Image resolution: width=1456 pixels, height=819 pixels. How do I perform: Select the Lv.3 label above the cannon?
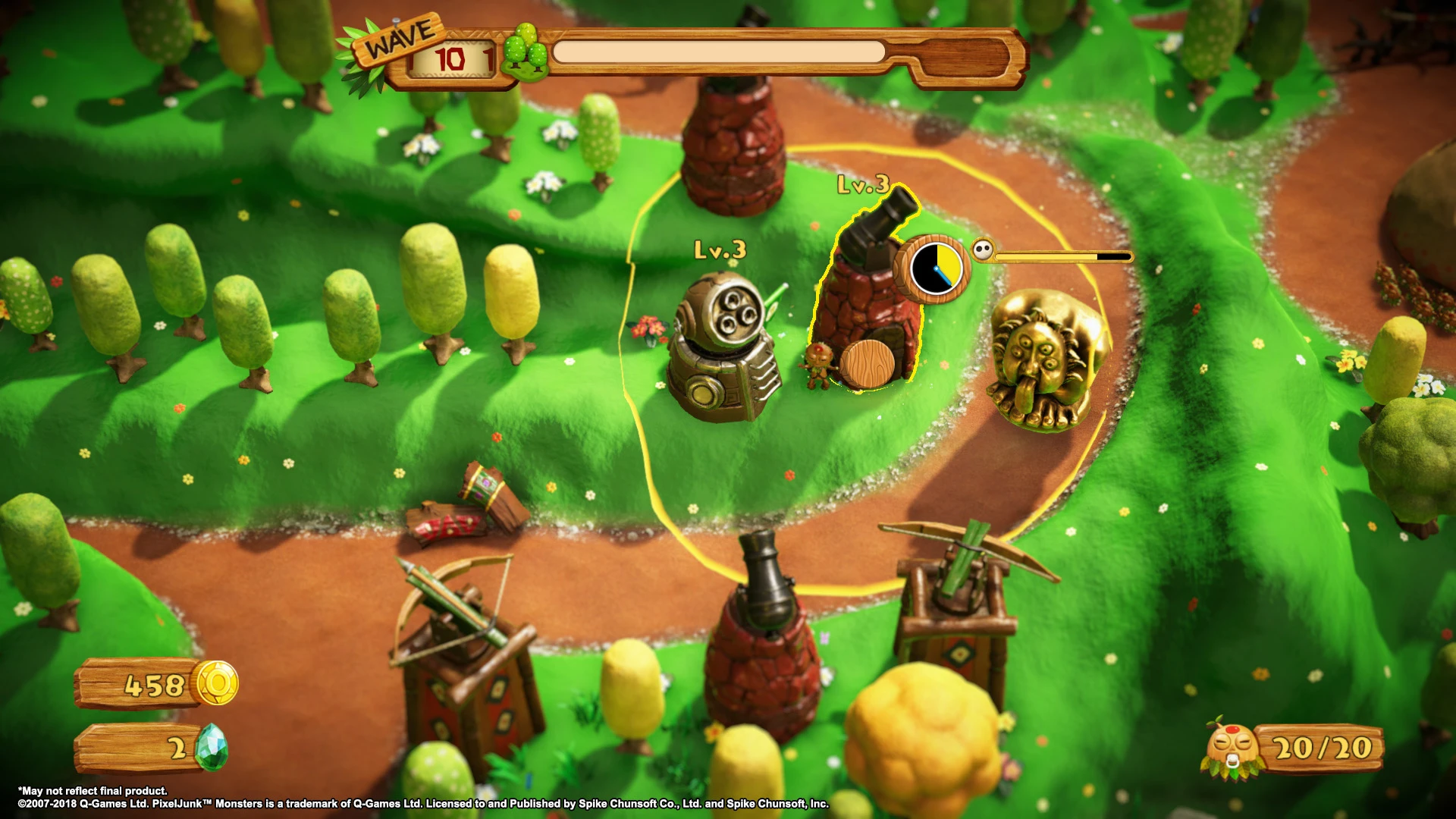[x=864, y=184]
